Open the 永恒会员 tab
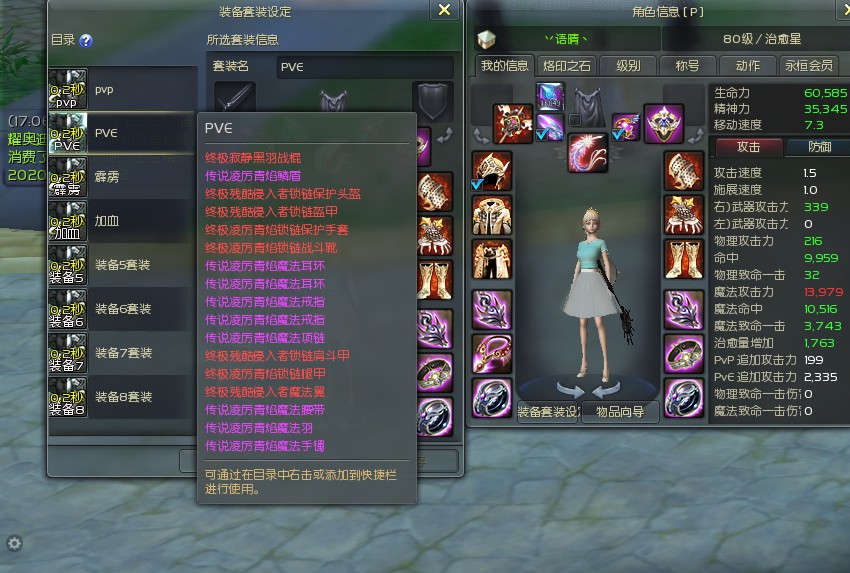 point(808,66)
